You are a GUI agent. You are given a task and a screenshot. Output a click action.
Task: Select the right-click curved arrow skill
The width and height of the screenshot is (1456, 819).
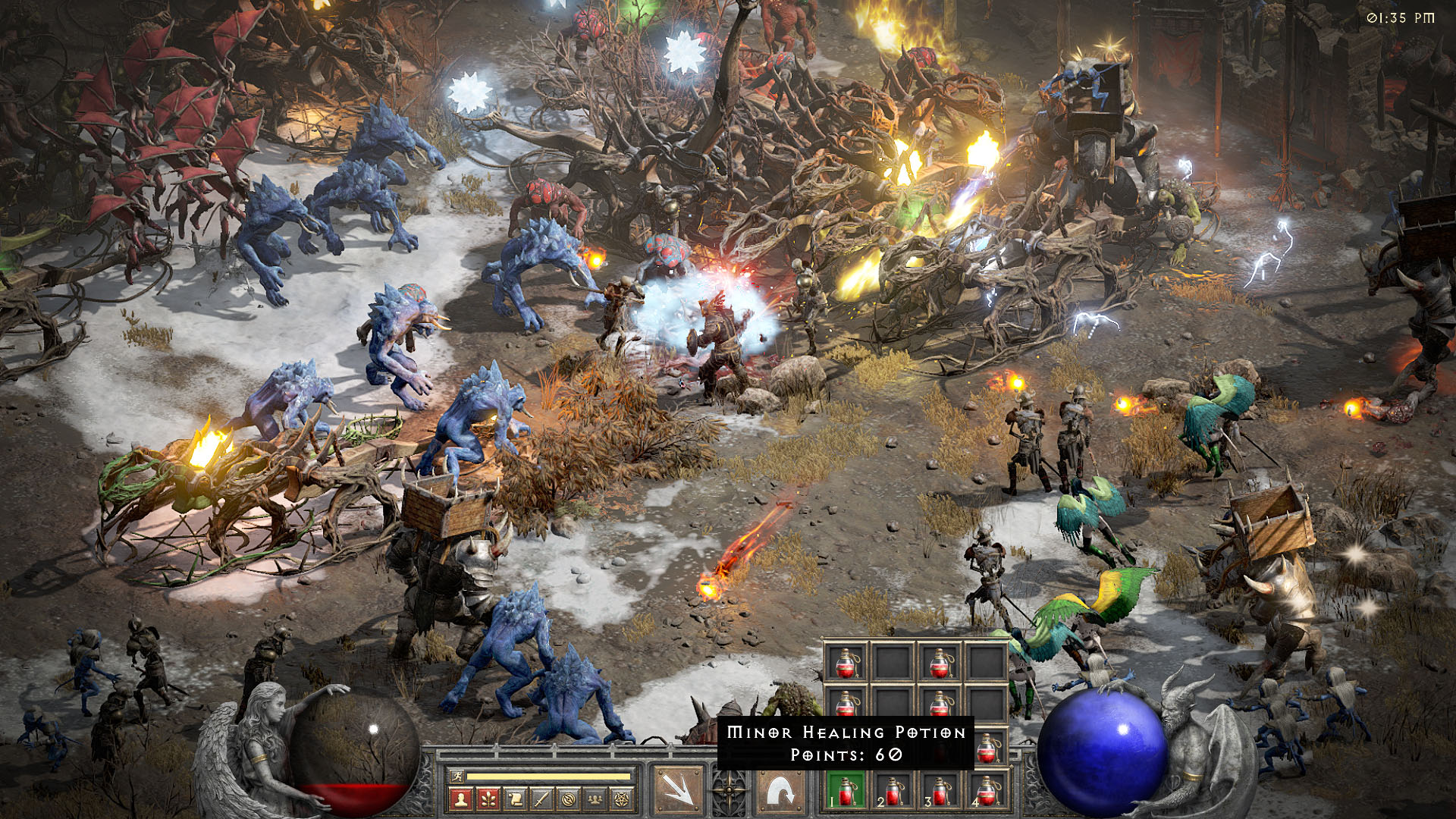780,791
